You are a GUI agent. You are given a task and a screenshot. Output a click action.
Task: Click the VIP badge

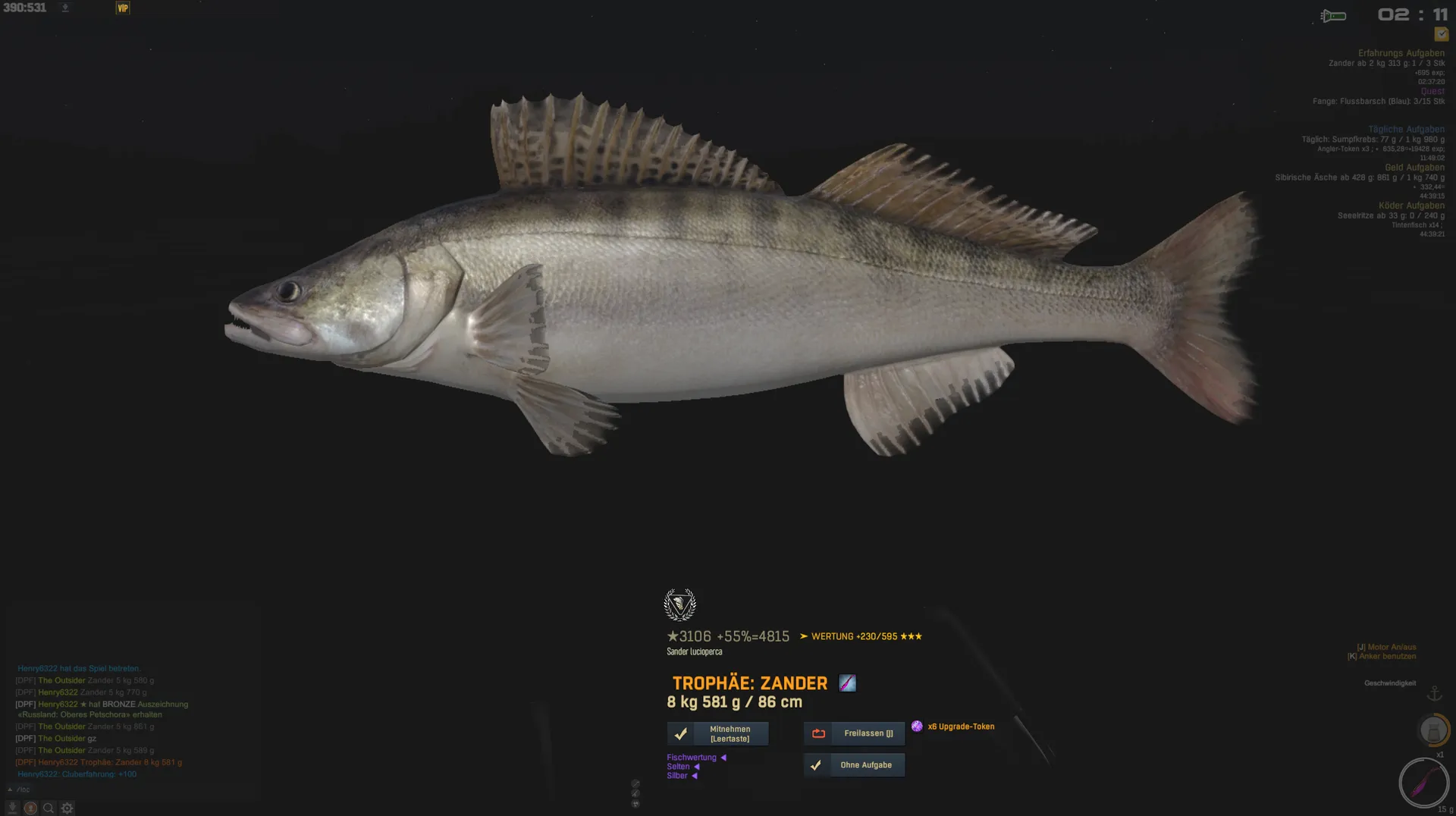tap(123, 8)
